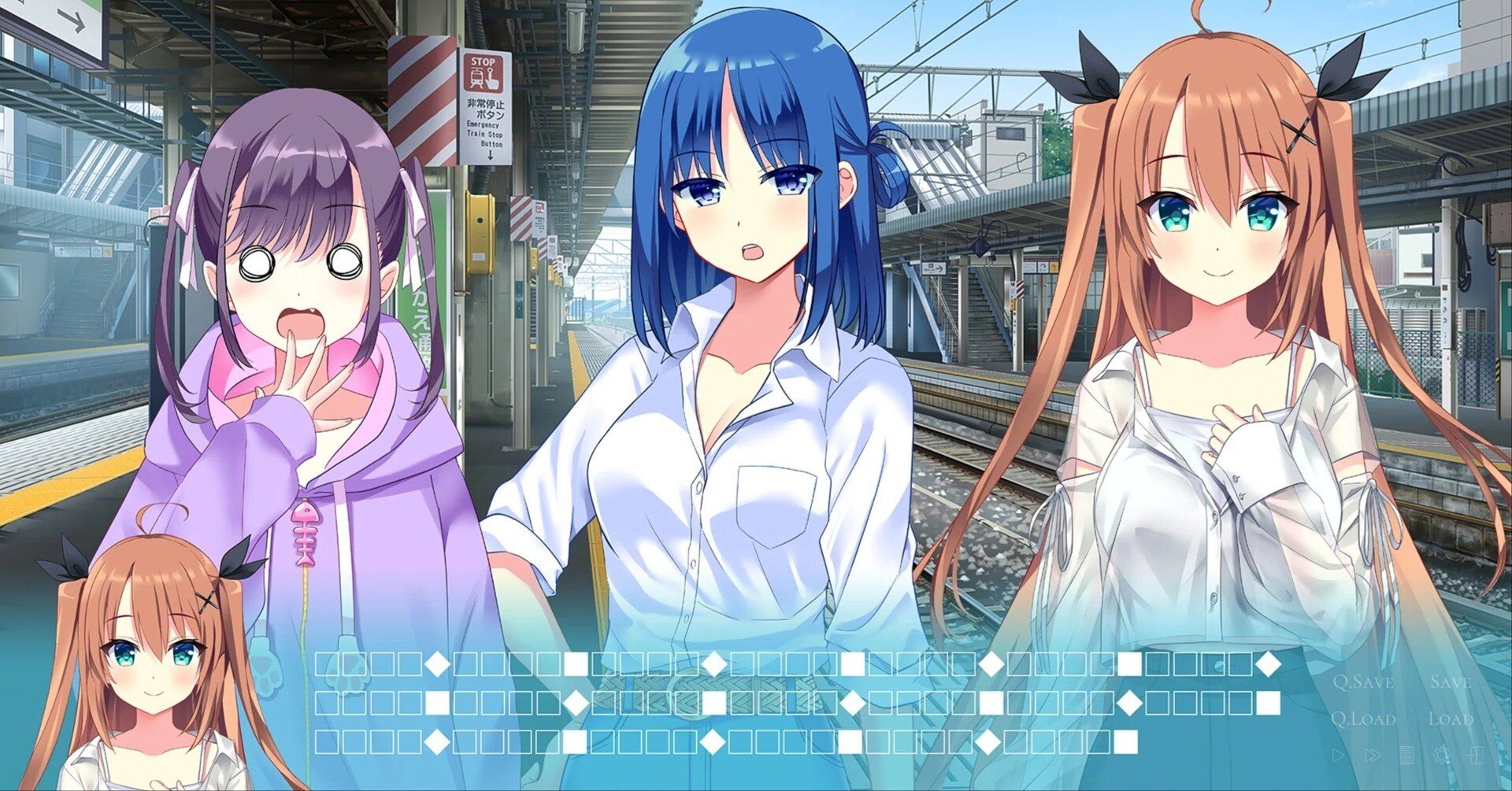The height and width of the screenshot is (791, 1512).
Task: Open the Load screen
Action: click(1452, 719)
